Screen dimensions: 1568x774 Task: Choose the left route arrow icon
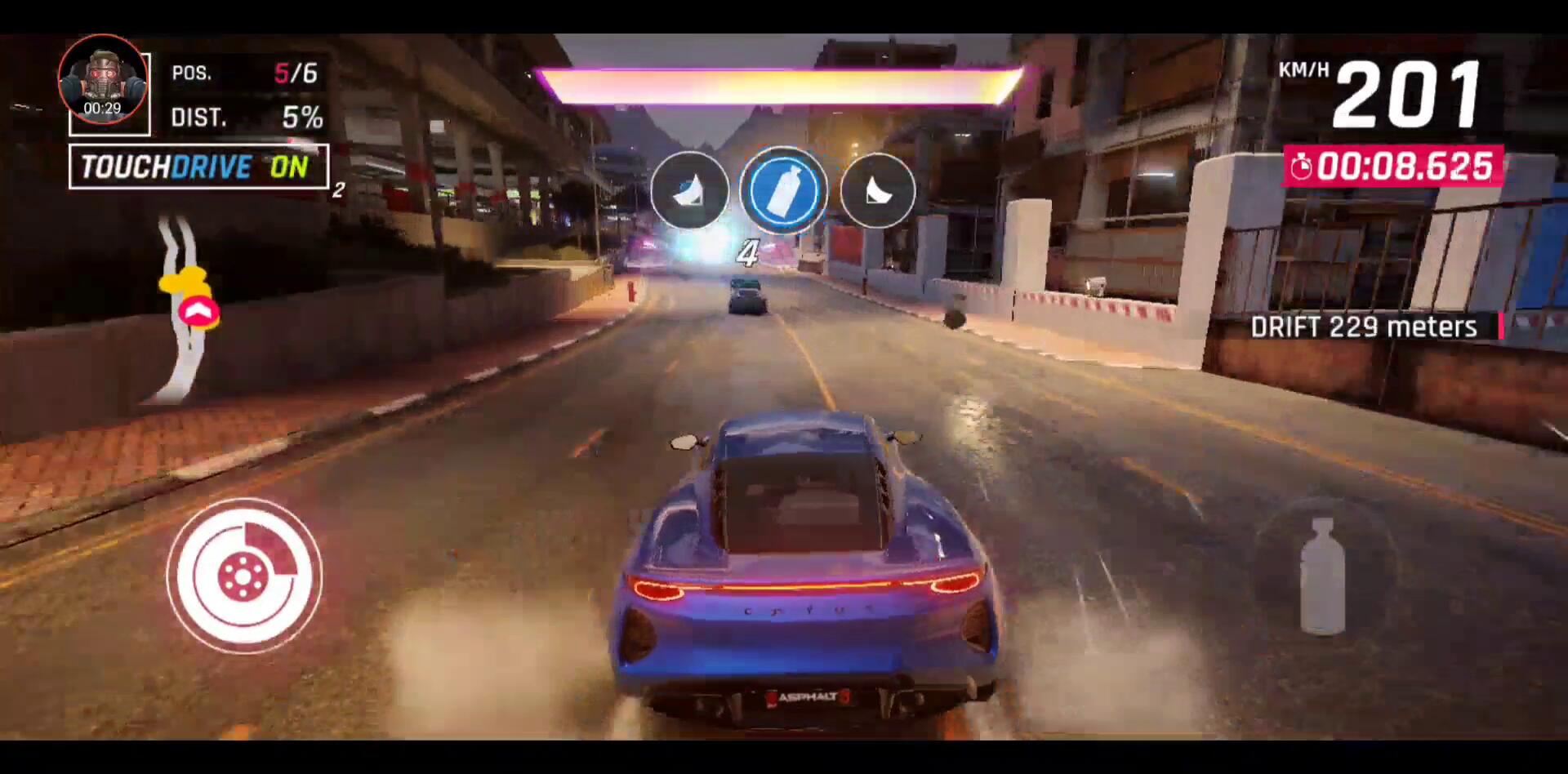pyautogui.click(x=689, y=190)
